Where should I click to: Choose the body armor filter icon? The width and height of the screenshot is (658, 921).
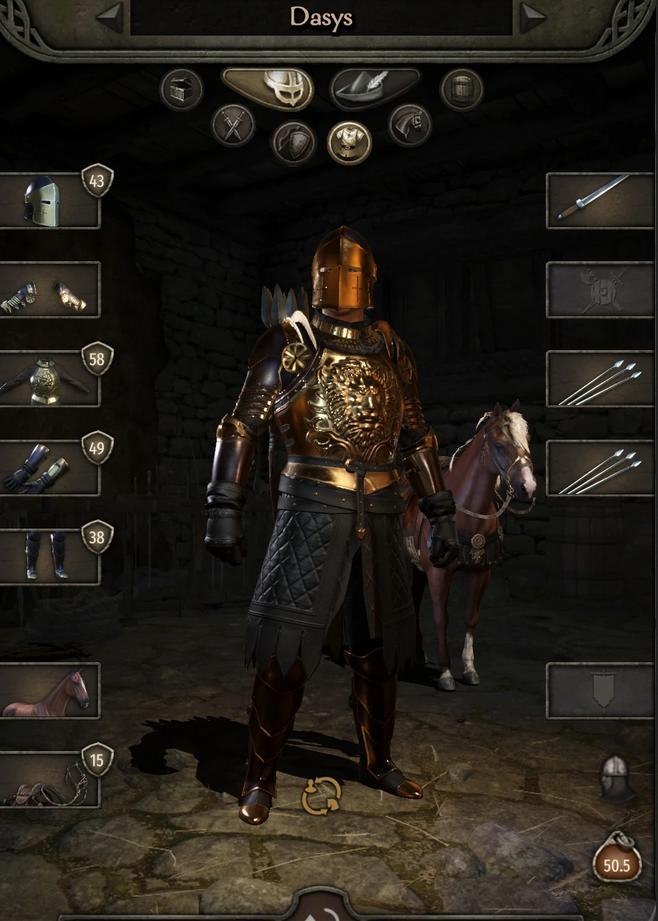click(x=350, y=142)
